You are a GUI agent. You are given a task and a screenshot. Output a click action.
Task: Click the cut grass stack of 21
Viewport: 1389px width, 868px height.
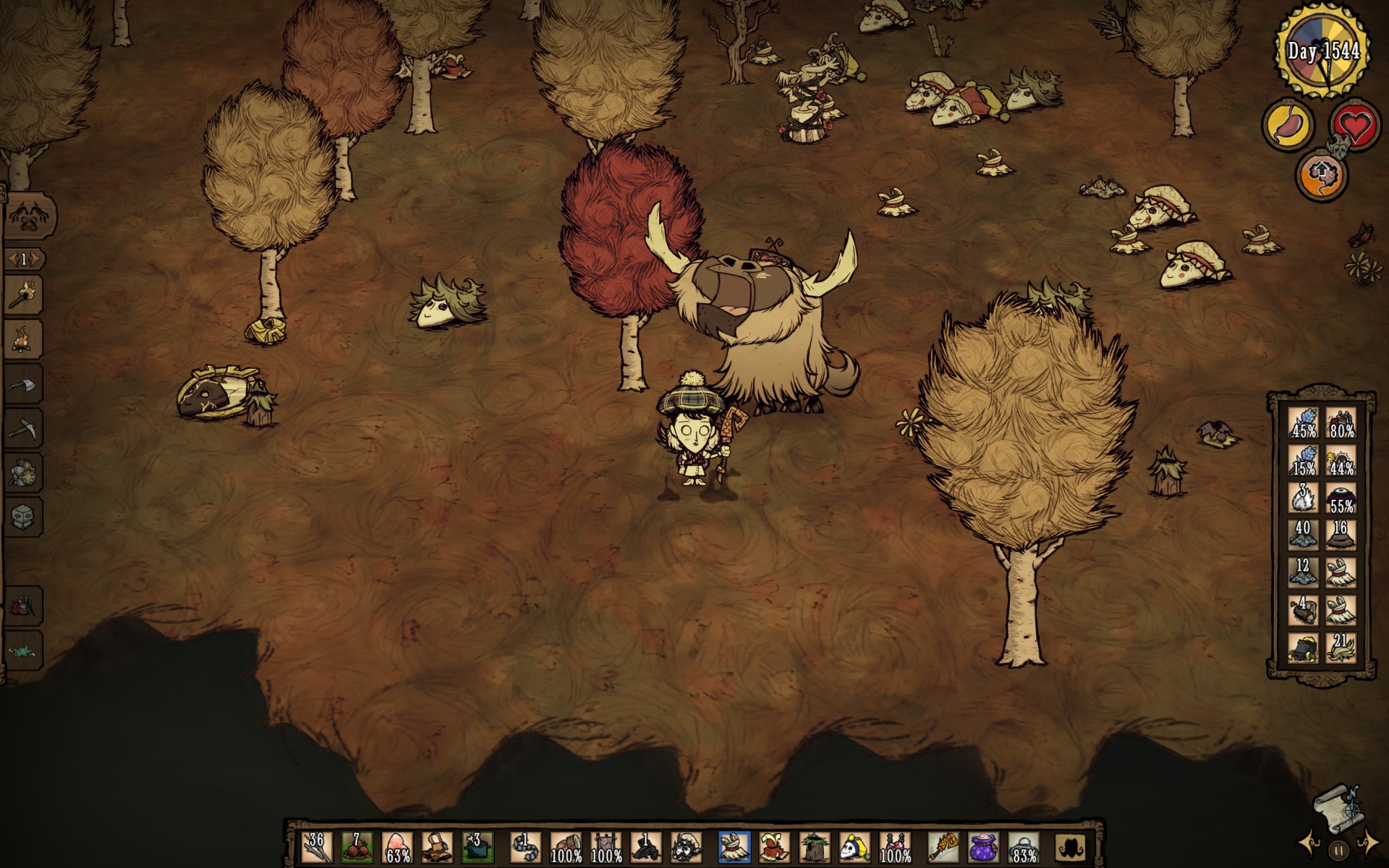point(1341,646)
